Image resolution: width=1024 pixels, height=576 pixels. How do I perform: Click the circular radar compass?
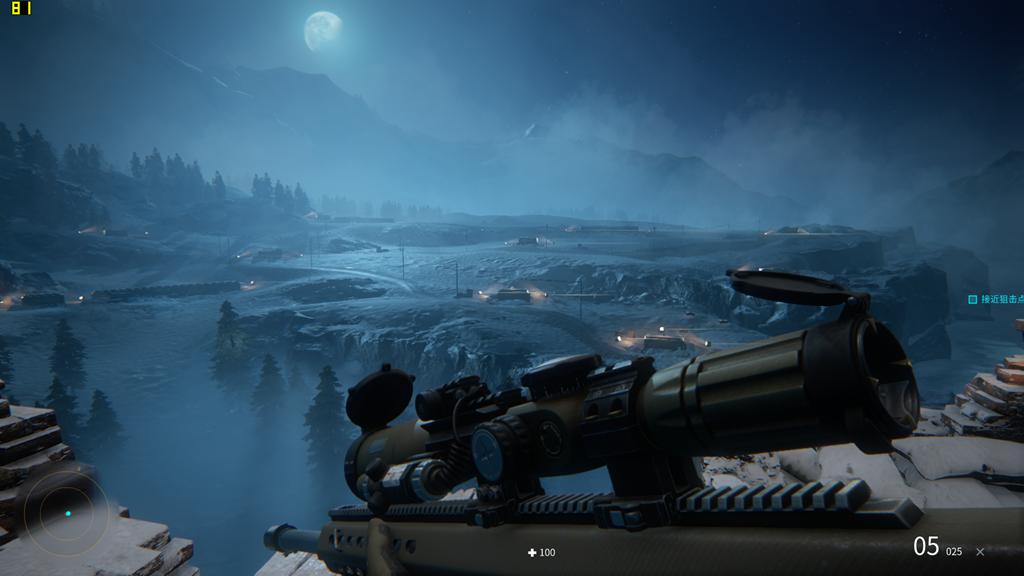(66, 514)
